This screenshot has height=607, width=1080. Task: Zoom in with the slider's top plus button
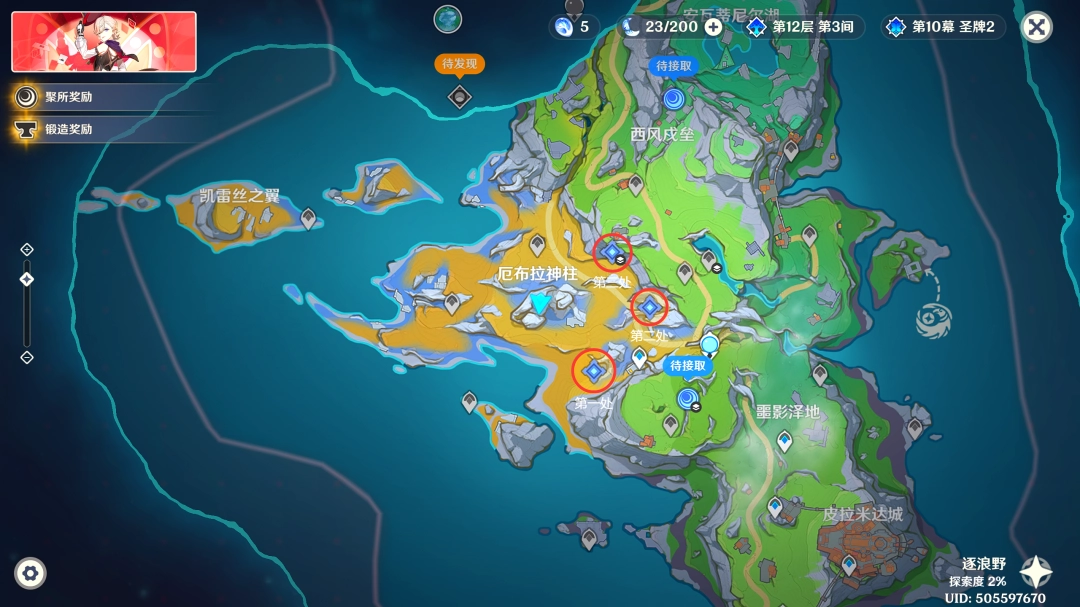click(27, 249)
